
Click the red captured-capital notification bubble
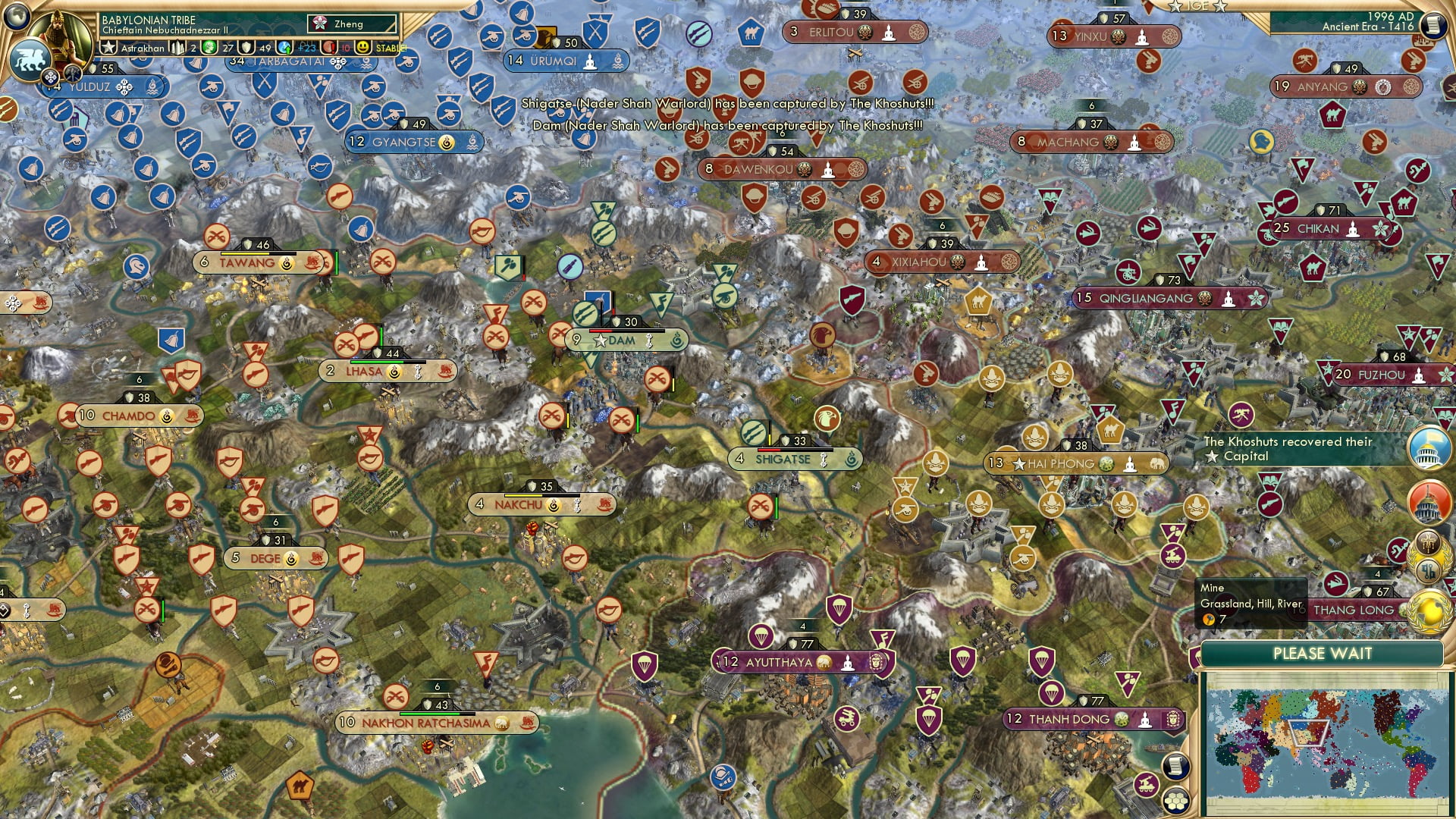pos(1429,501)
